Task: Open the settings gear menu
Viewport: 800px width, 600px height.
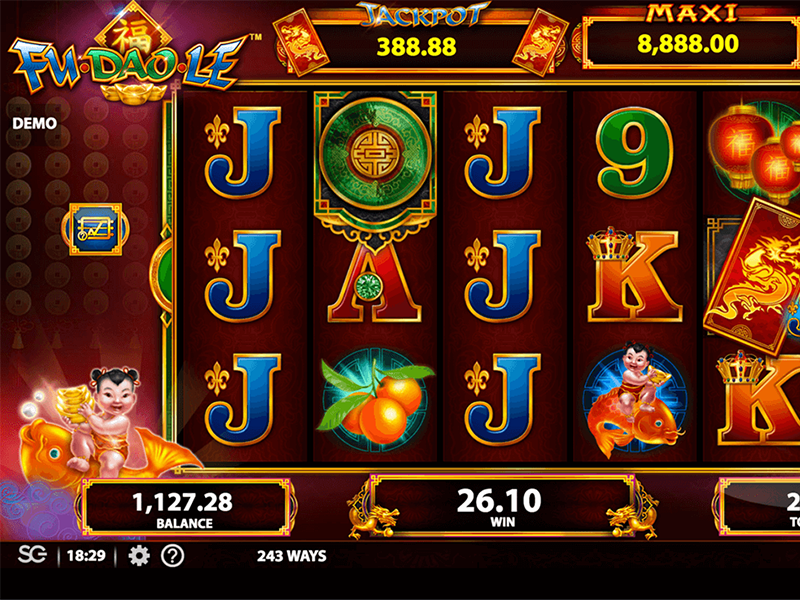Action: pyautogui.click(x=139, y=556)
